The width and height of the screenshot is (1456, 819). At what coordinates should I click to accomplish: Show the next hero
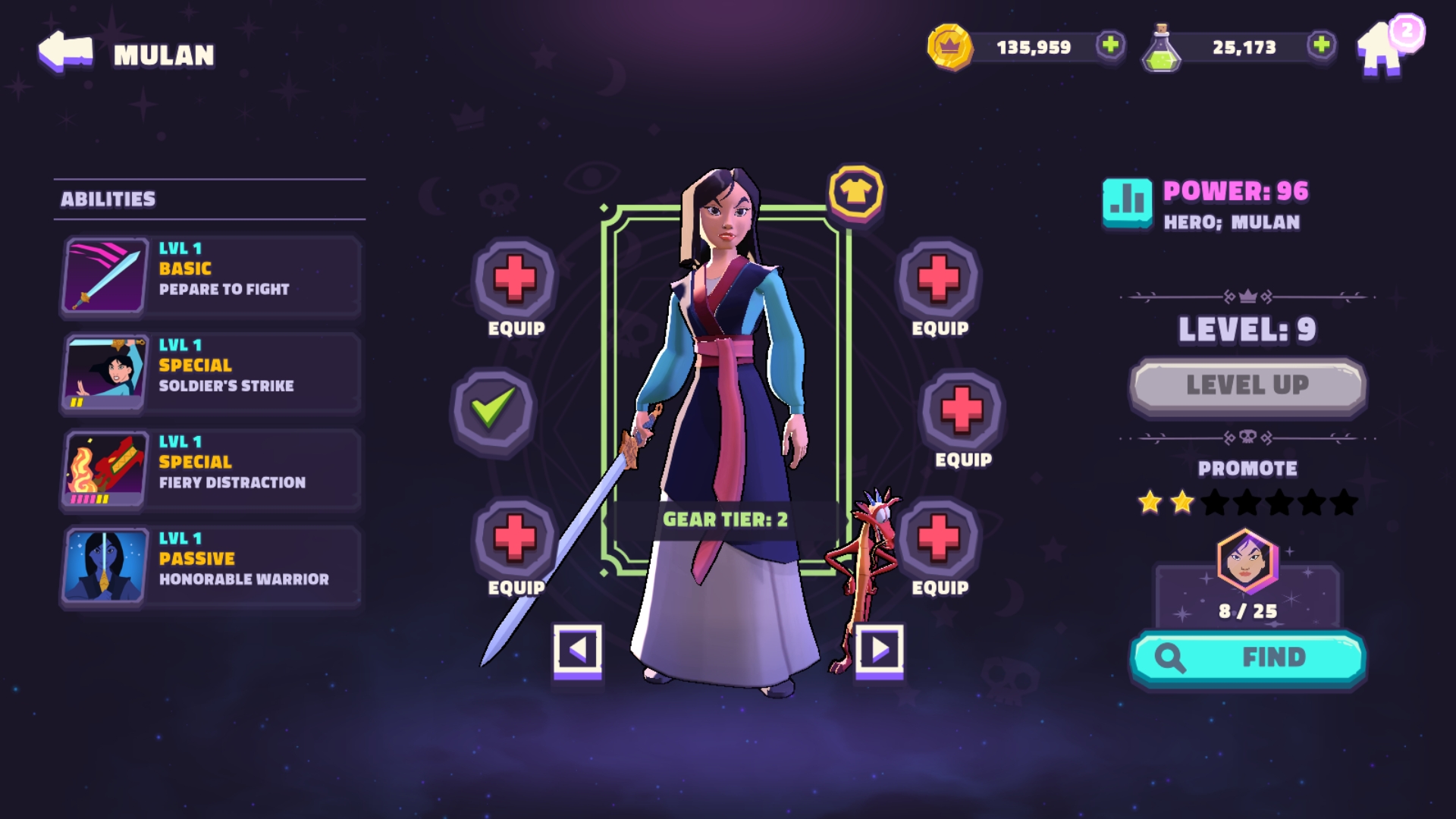pos(880,650)
